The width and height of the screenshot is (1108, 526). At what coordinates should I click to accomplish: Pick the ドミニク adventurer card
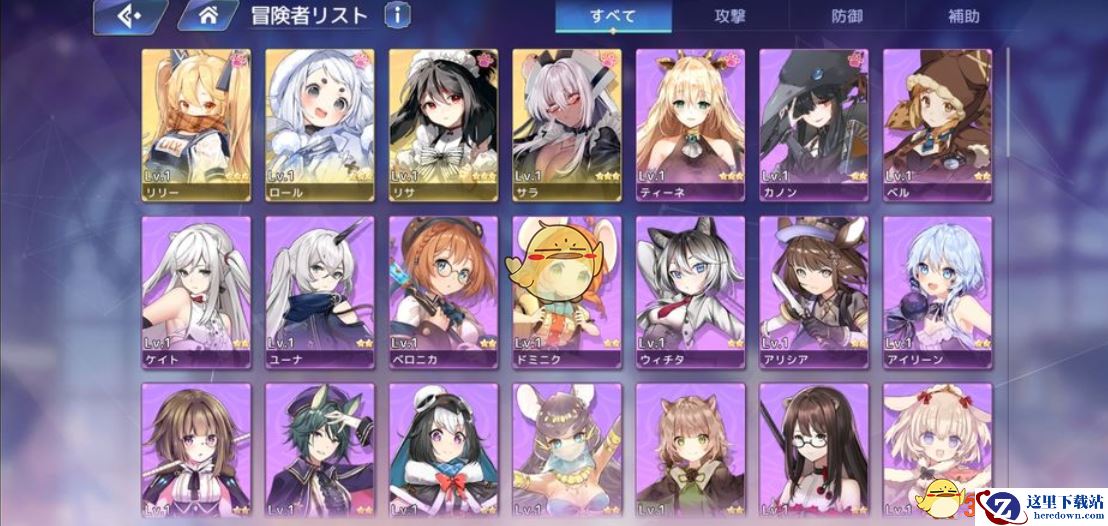[x=567, y=291]
